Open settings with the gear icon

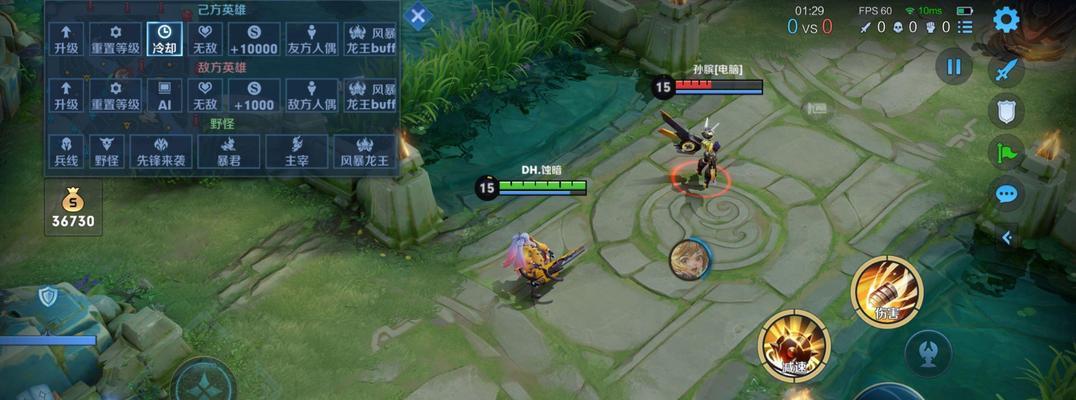[x=1005, y=20]
